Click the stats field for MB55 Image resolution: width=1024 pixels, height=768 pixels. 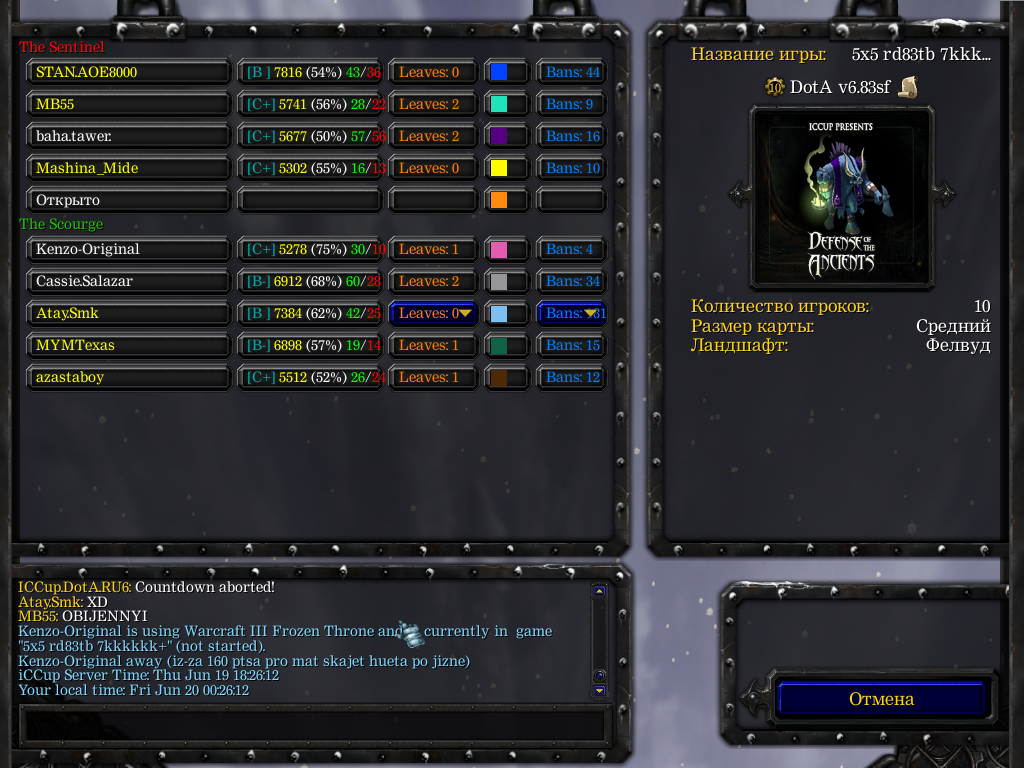pos(310,104)
